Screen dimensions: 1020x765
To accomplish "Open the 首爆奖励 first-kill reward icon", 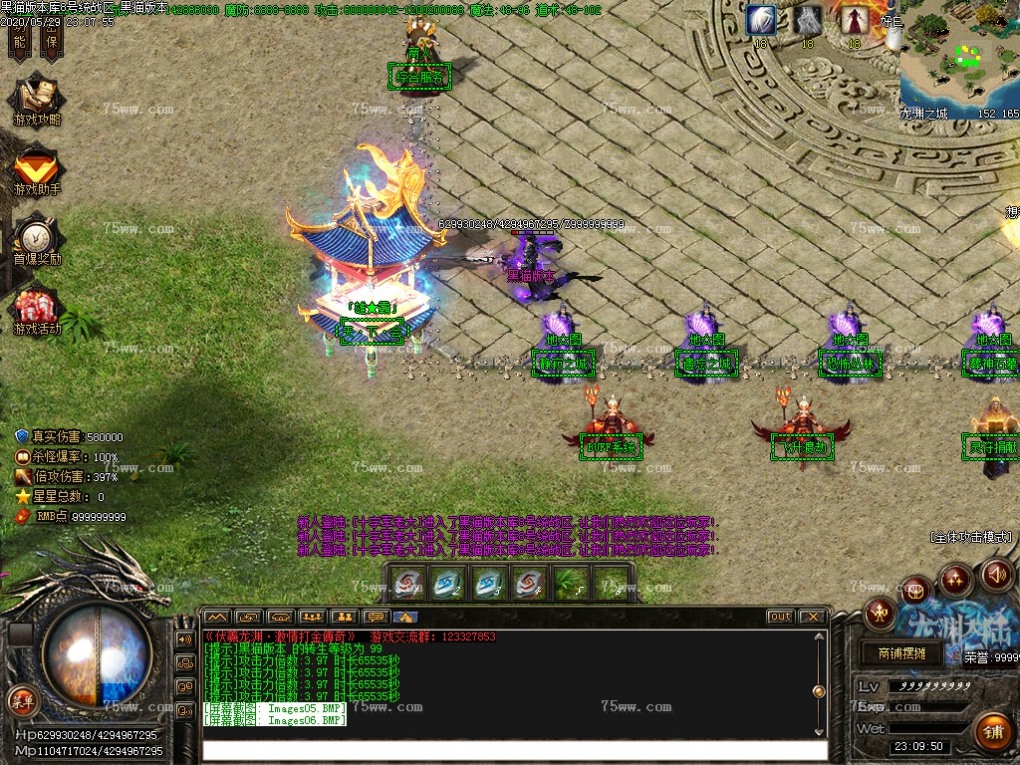I will [x=37, y=240].
